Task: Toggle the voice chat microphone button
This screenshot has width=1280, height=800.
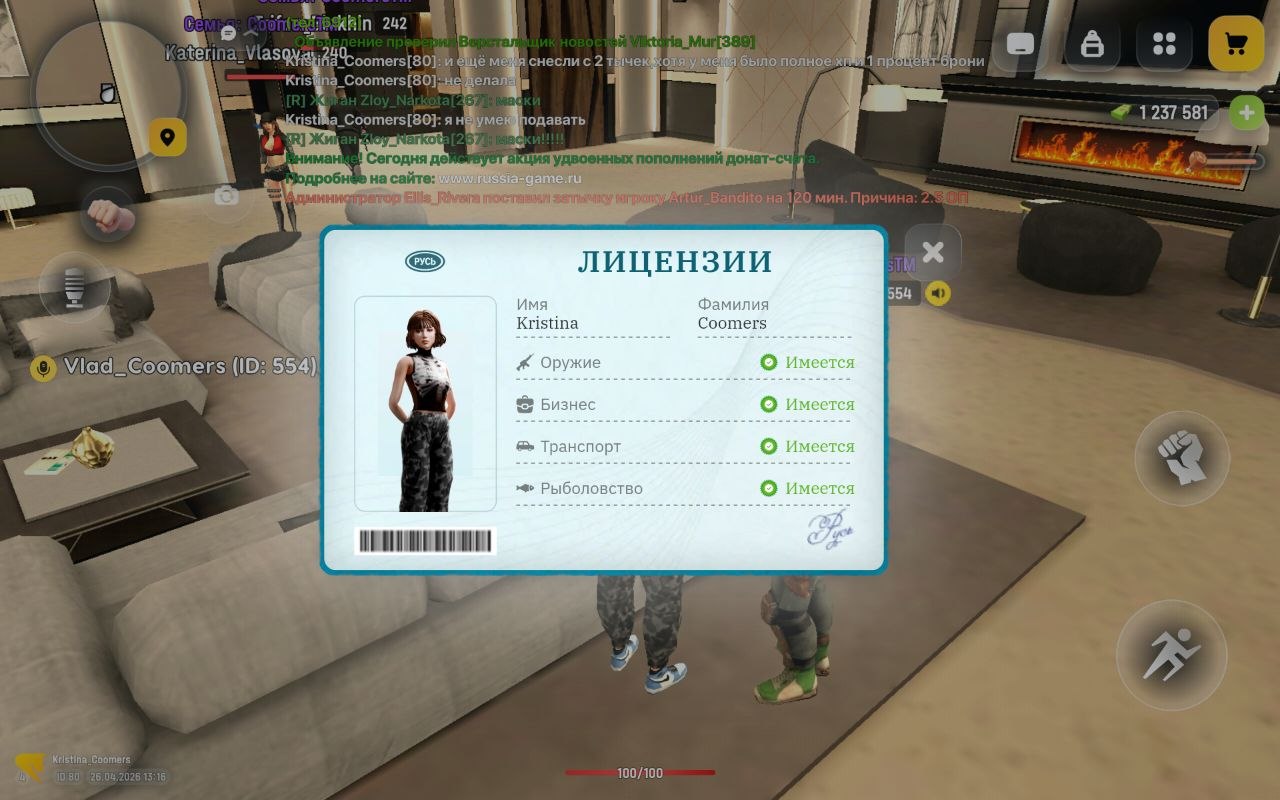Action: pos(75,289)
